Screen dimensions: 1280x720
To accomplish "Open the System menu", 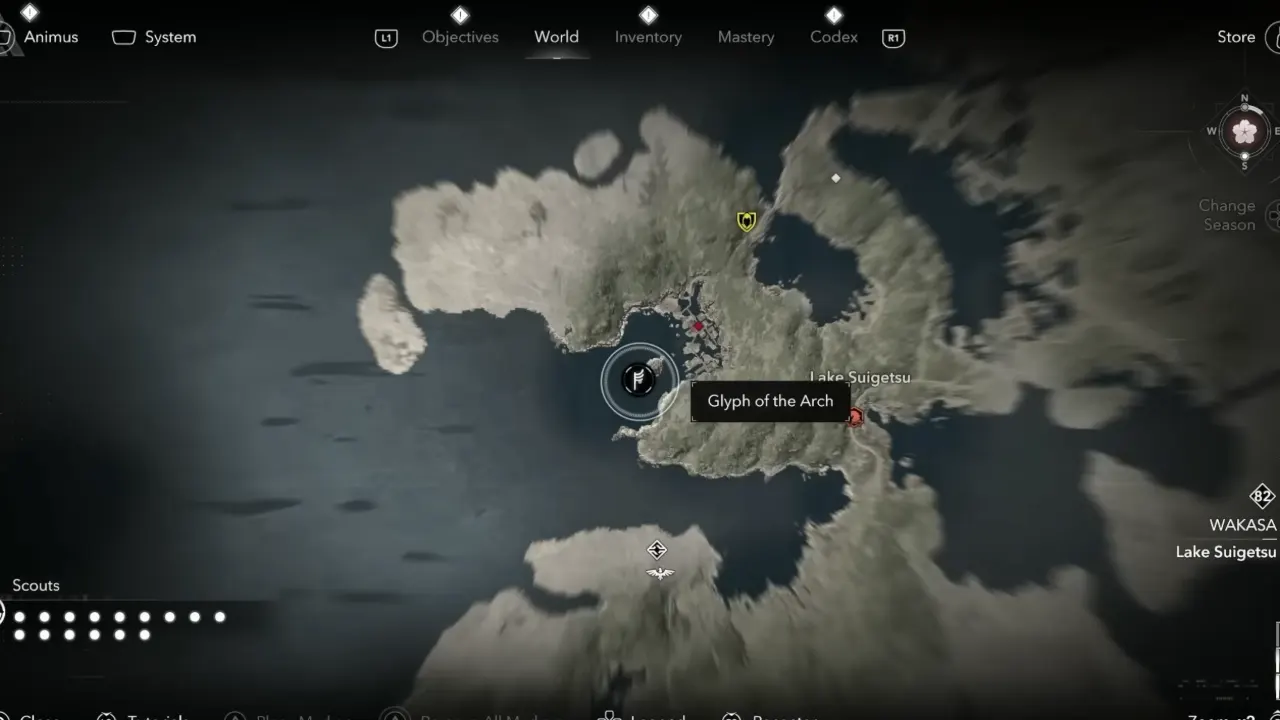I will tap(169, 37).
